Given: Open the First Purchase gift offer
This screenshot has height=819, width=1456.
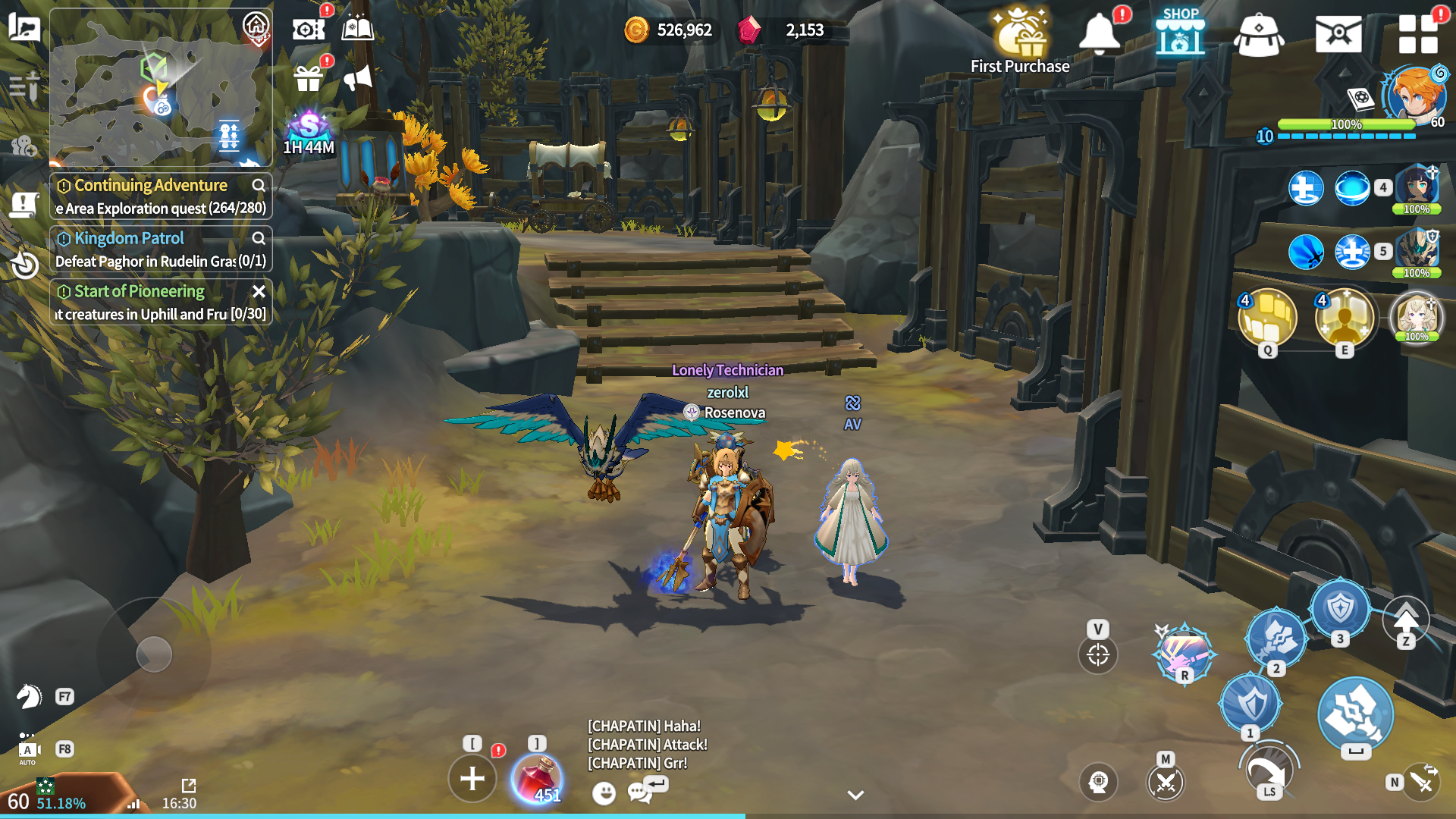Looking at the screenshot, I should click(1020, 39).
